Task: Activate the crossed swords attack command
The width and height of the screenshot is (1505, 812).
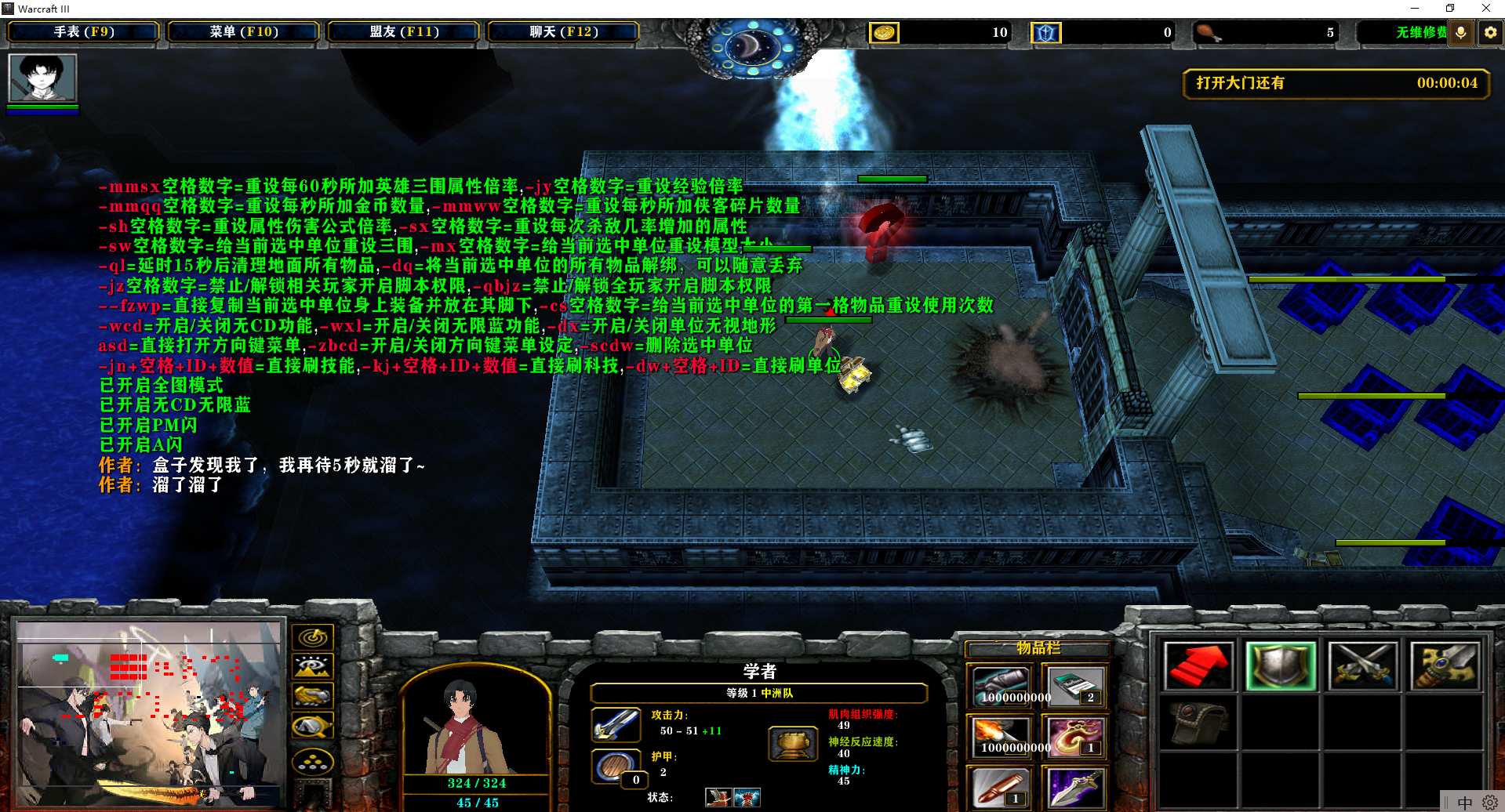Action: point(1363,666)
